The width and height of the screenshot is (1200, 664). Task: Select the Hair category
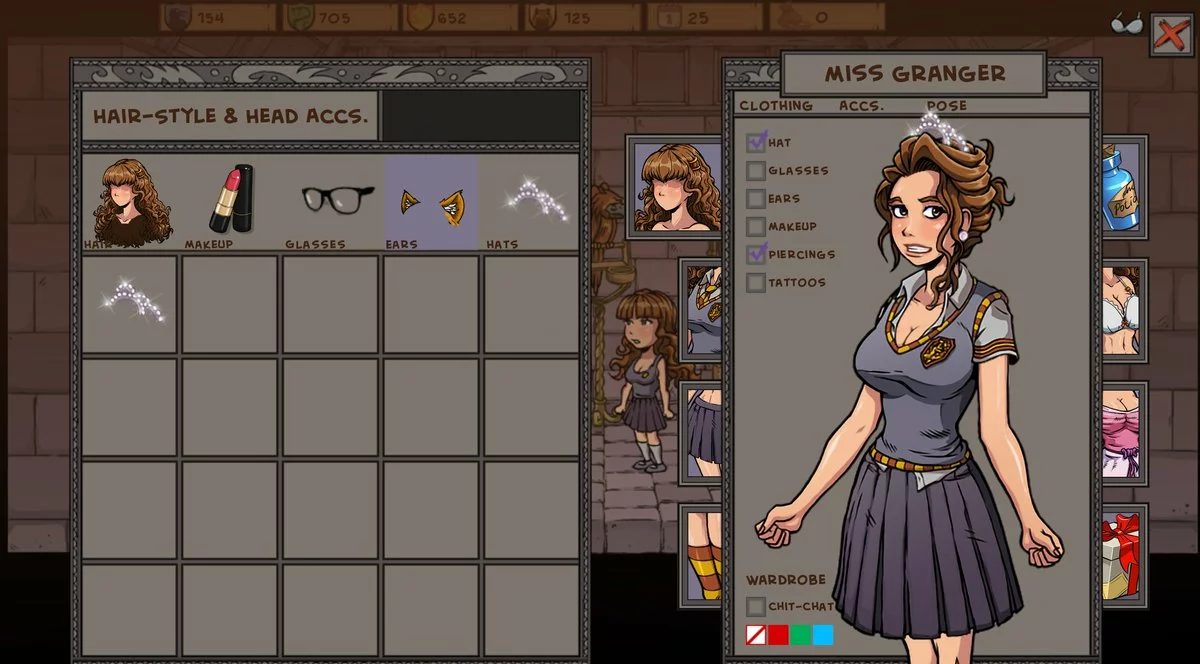coord(131,202)
